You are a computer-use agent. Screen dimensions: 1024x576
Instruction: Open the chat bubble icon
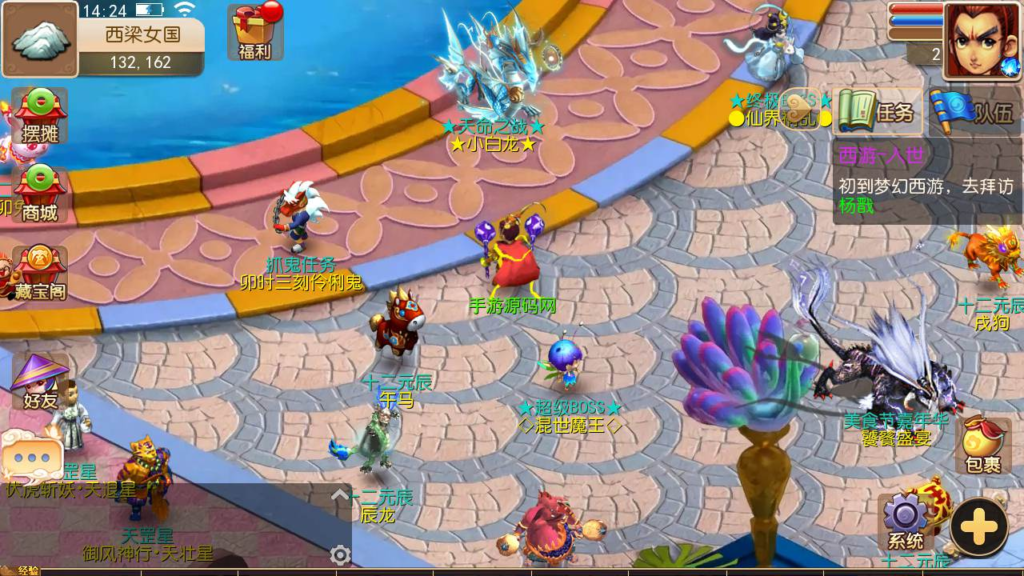click(31, 459)
